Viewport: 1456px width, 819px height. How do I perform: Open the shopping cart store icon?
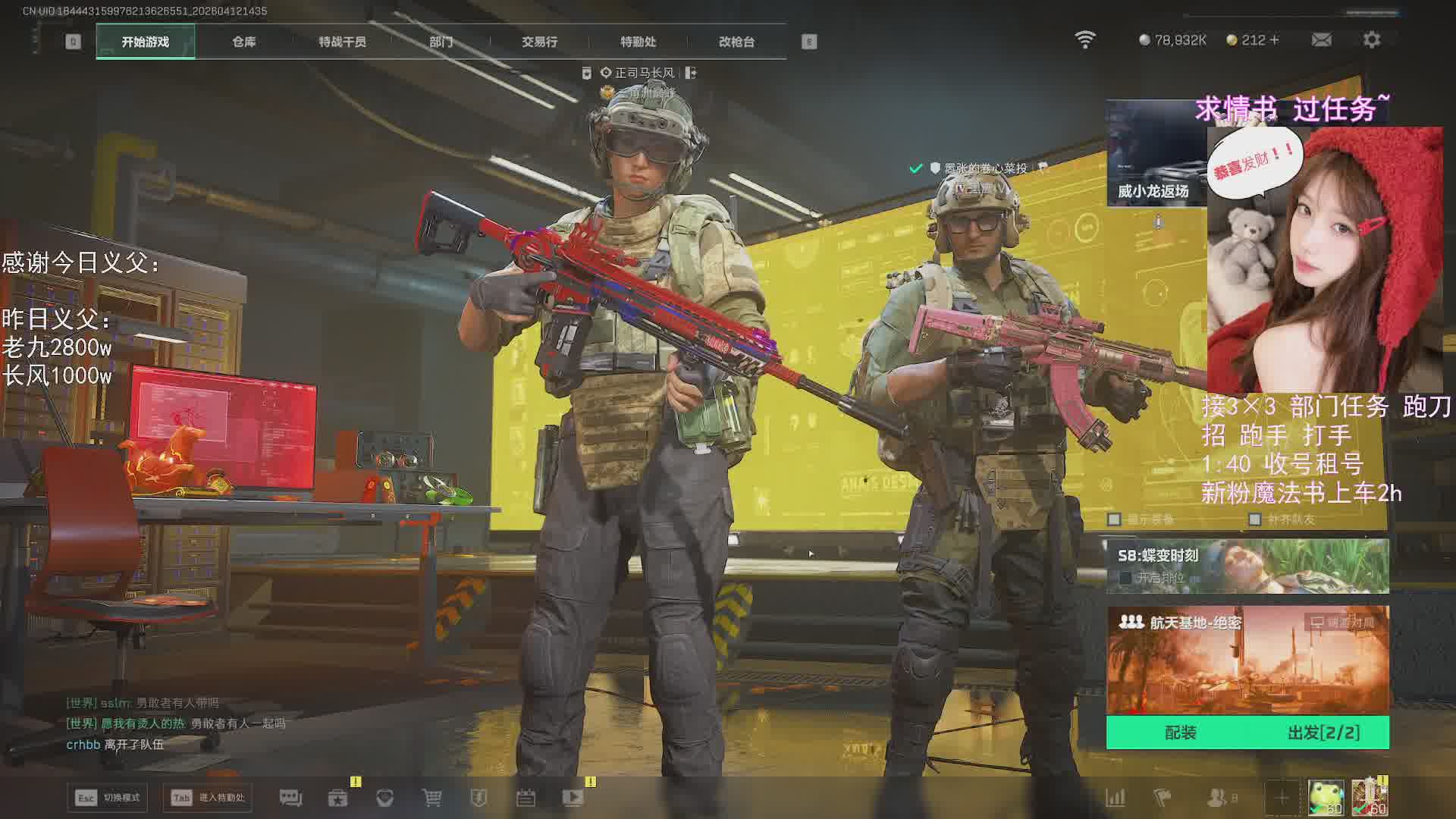point(431,798)
